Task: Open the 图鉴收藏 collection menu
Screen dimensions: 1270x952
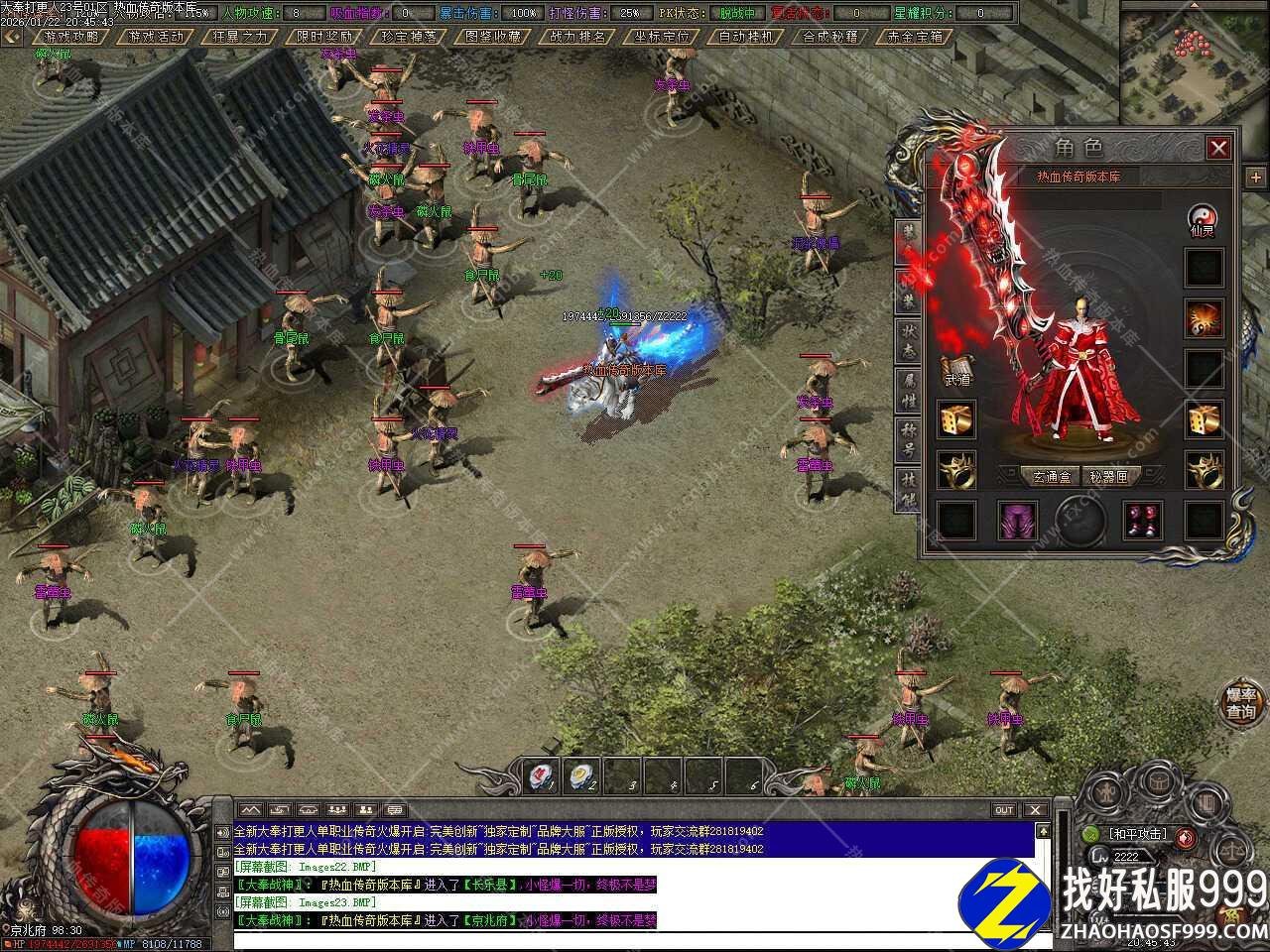Action: 493,37
